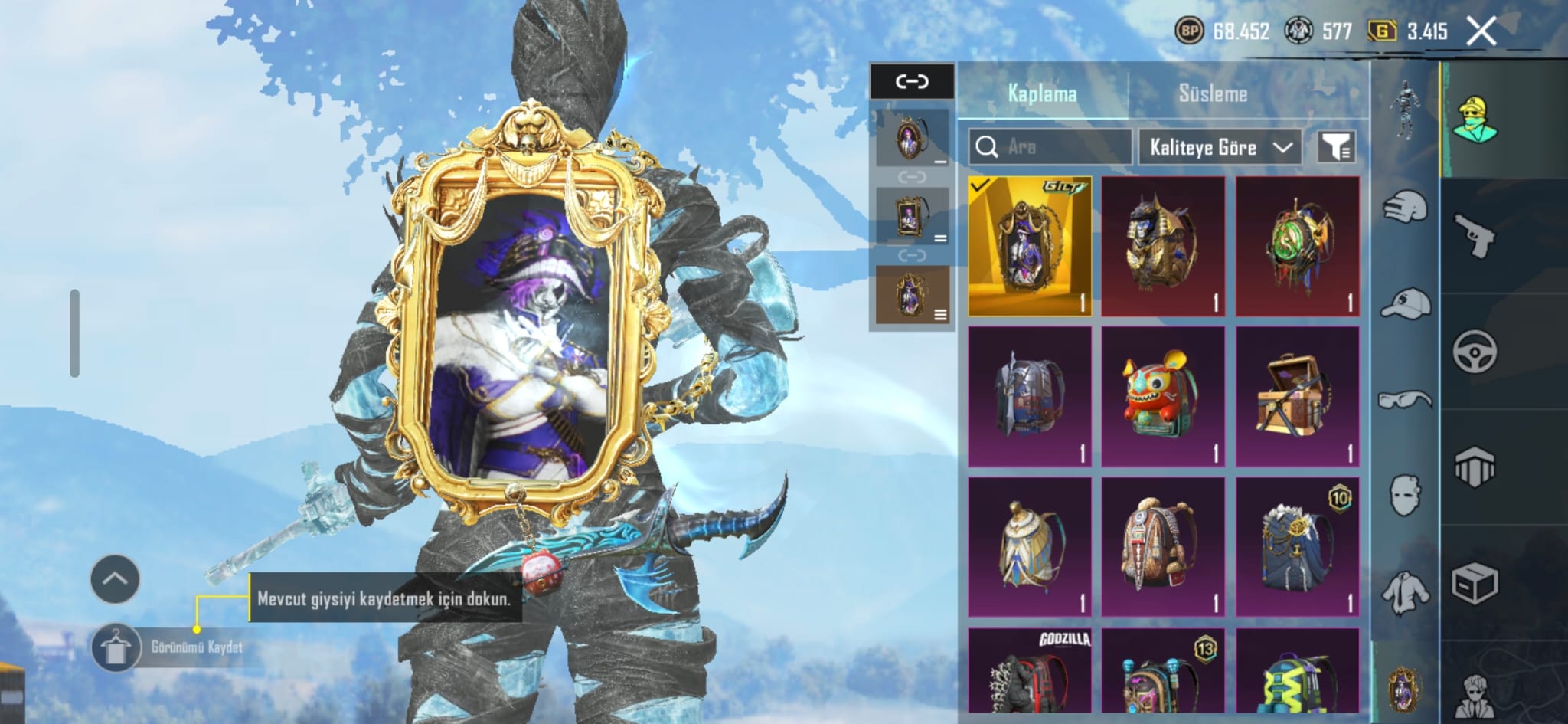Open the helmet category
The width and height of the screenshot is (1568, 724).
[1406, 207]
